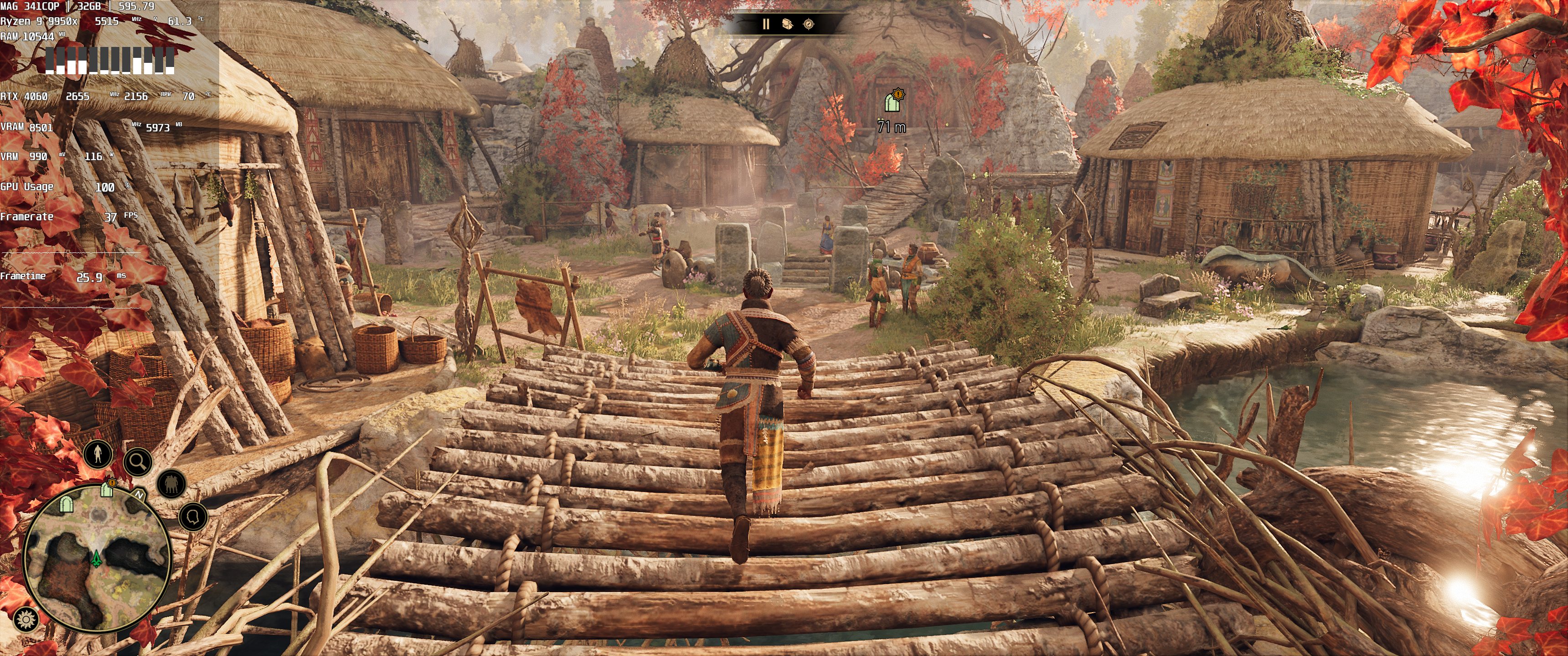
Task: Click the head profile icon
Action: click(x=193, y=517)
